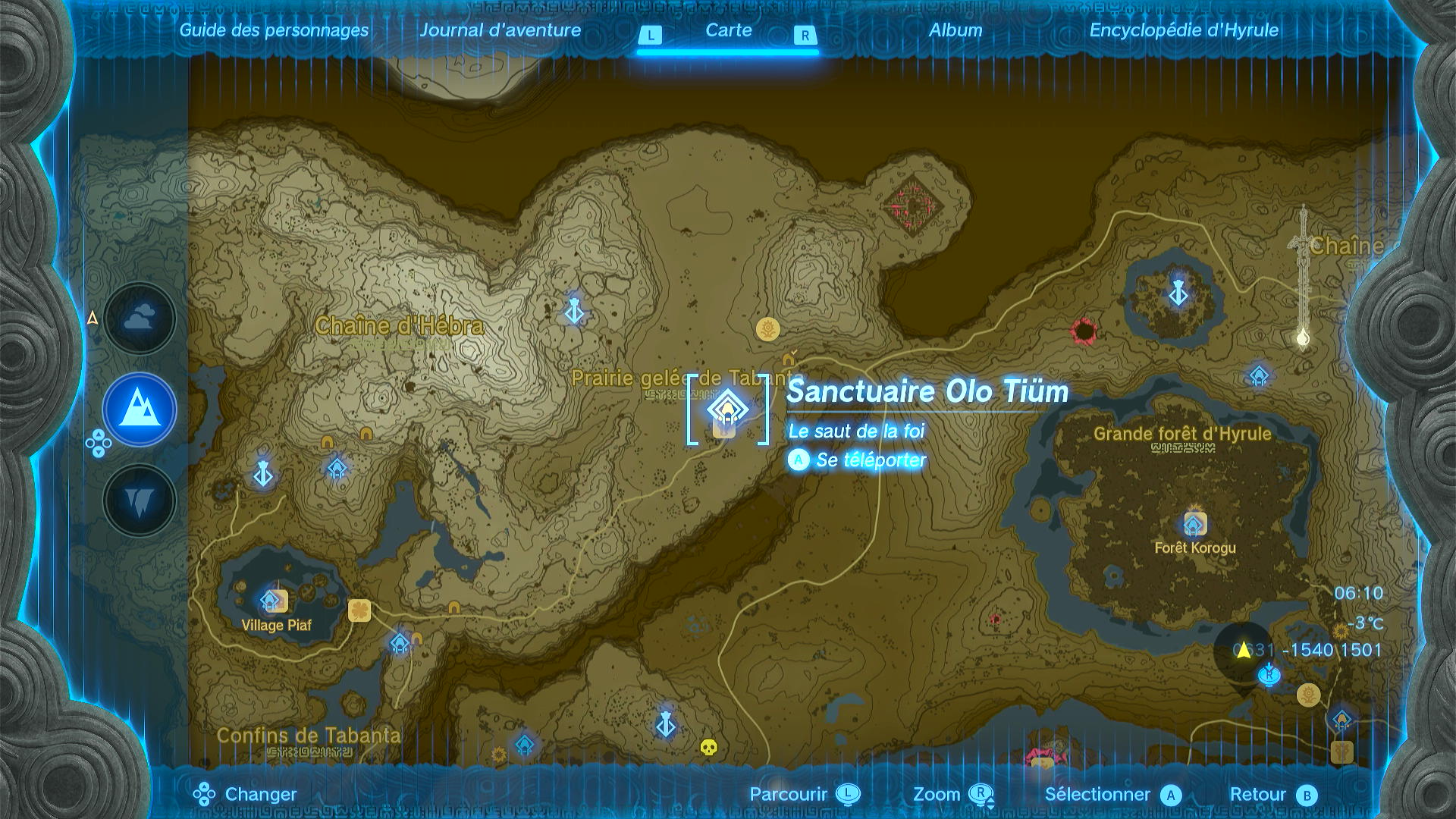The height and width of the screenshot is (819, 1456).
Task: Open the Album tab
Action: pyautogui.click(x=955, y=30)
